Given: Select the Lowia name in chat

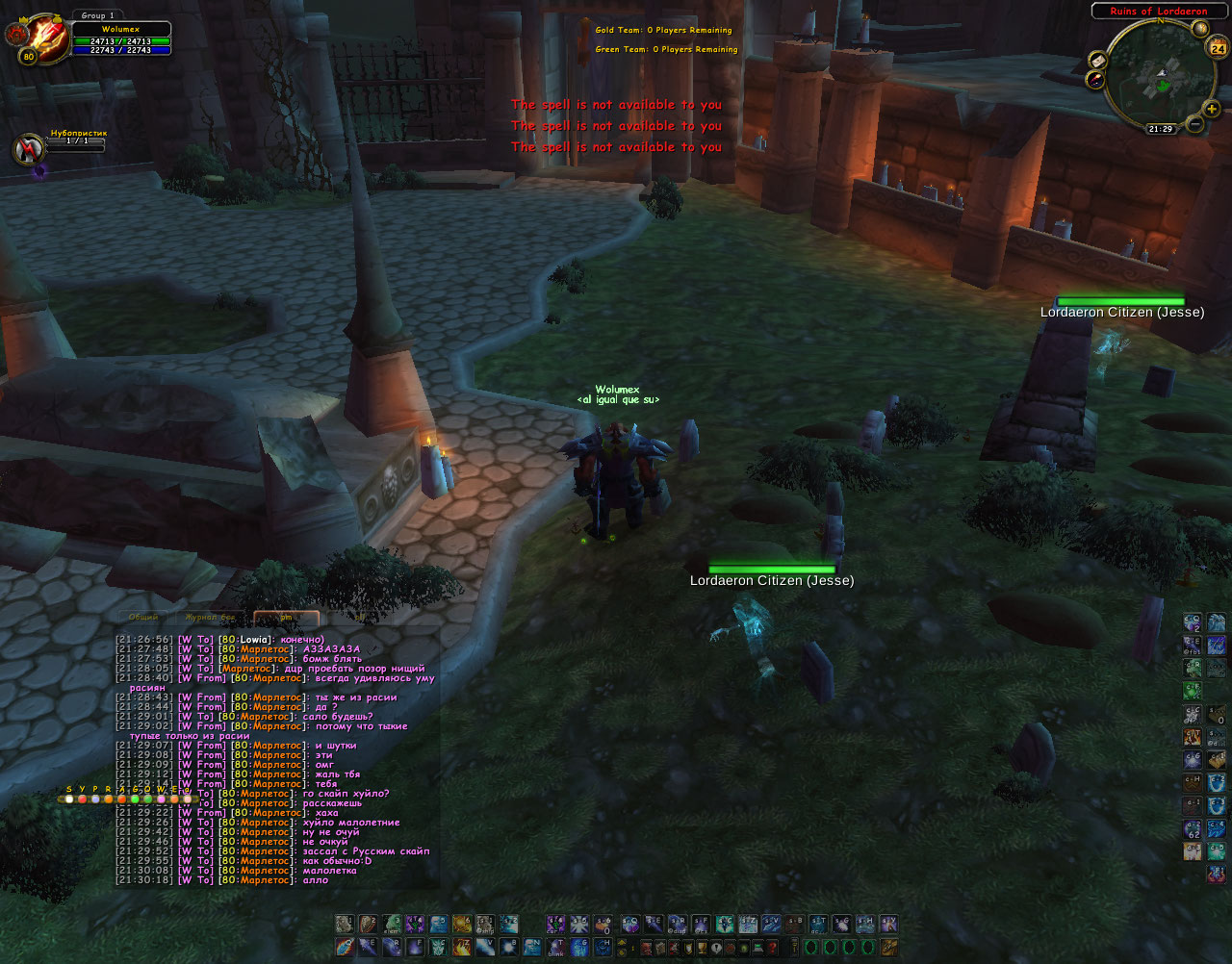Looking at the screenshot, I should (x=255, y=640).
